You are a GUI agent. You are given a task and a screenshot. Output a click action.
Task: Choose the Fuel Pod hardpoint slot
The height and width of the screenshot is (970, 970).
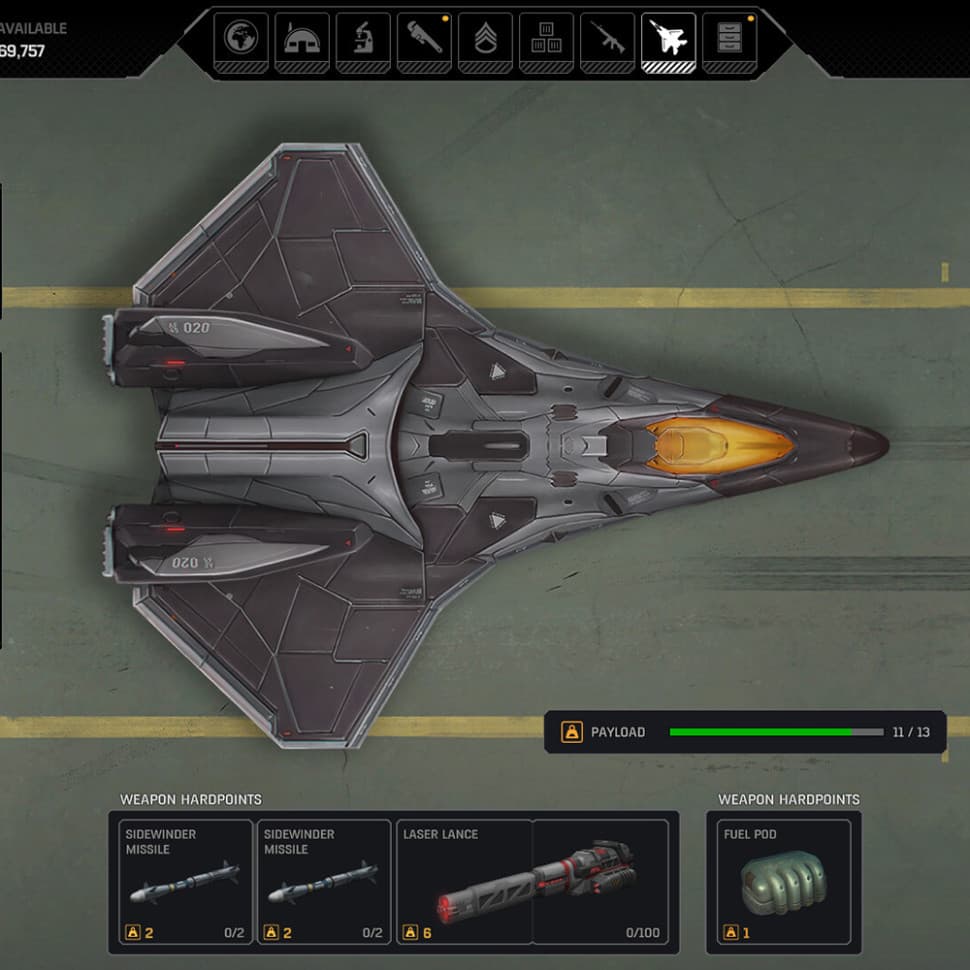pos(784,882)
